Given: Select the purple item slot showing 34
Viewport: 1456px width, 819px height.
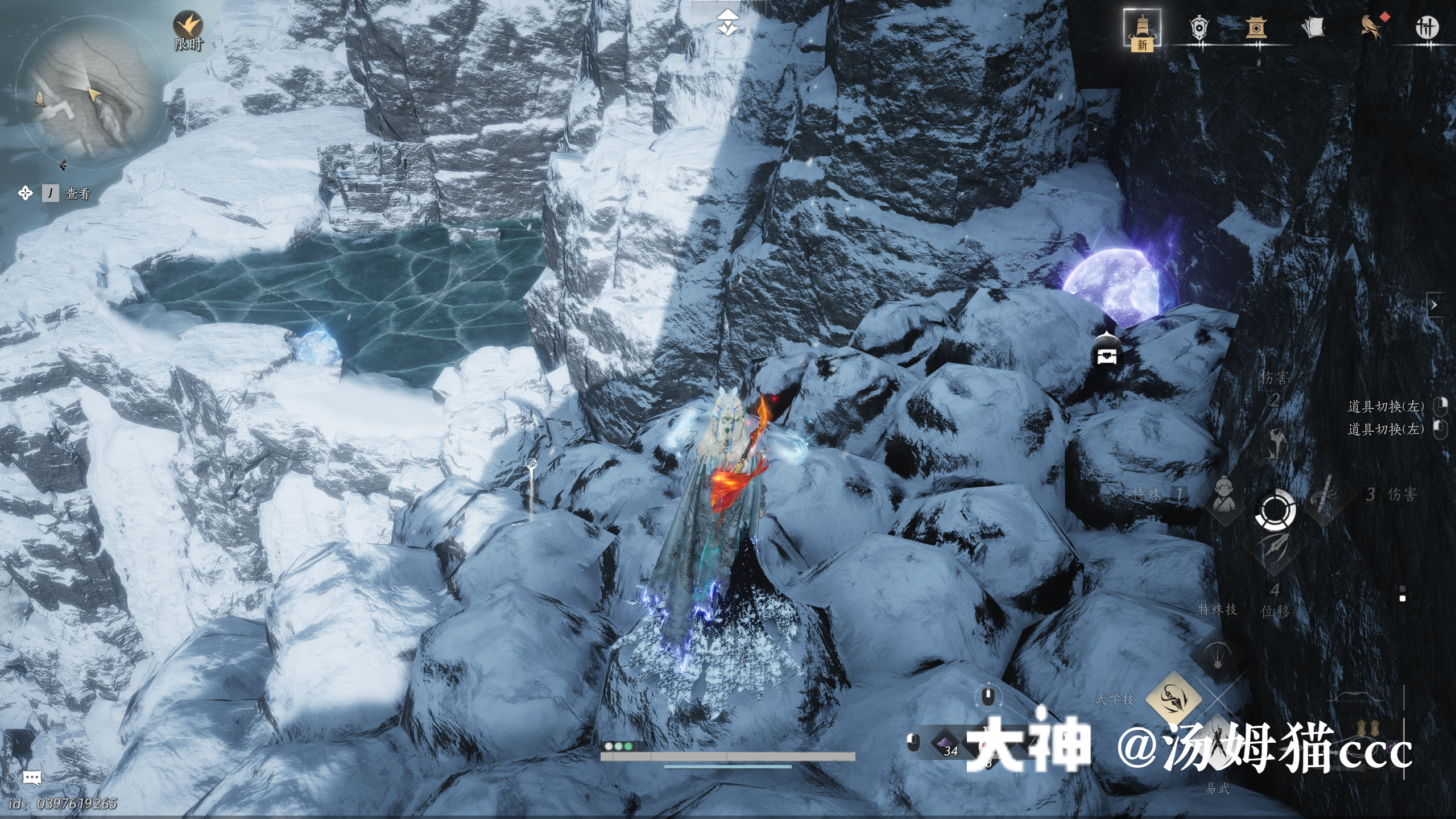Looking at the screenshot, I should [x=946, y=743].
